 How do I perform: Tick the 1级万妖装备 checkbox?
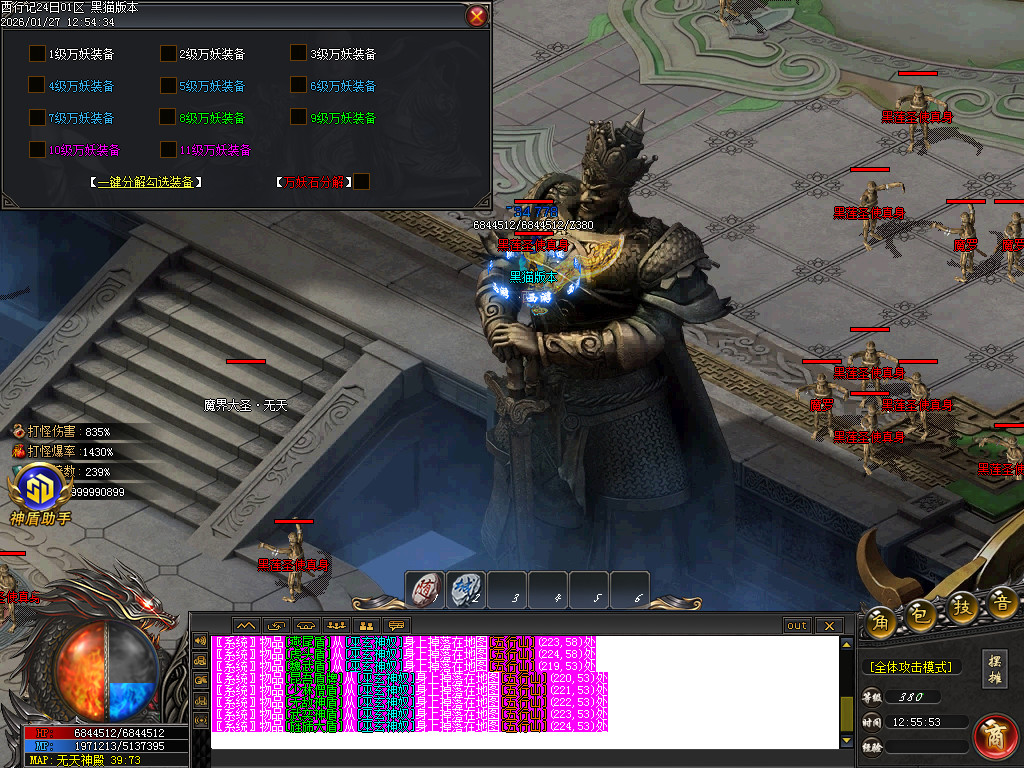(37, 53)
